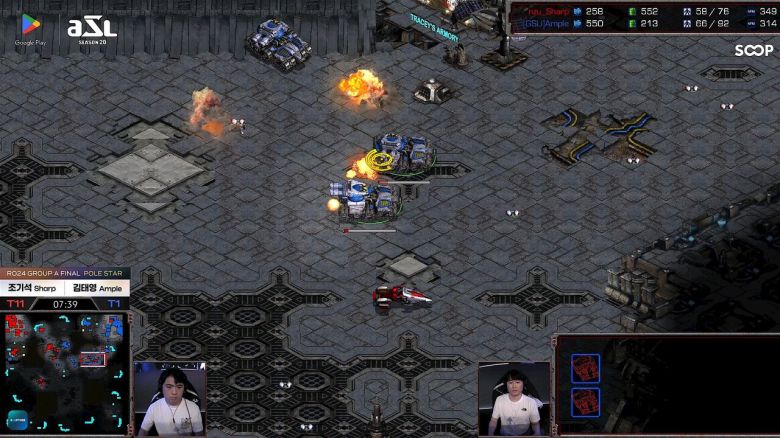The image size is (780, 438).
Task: Select Sharp's webcam feed
Action: point(170,398)
